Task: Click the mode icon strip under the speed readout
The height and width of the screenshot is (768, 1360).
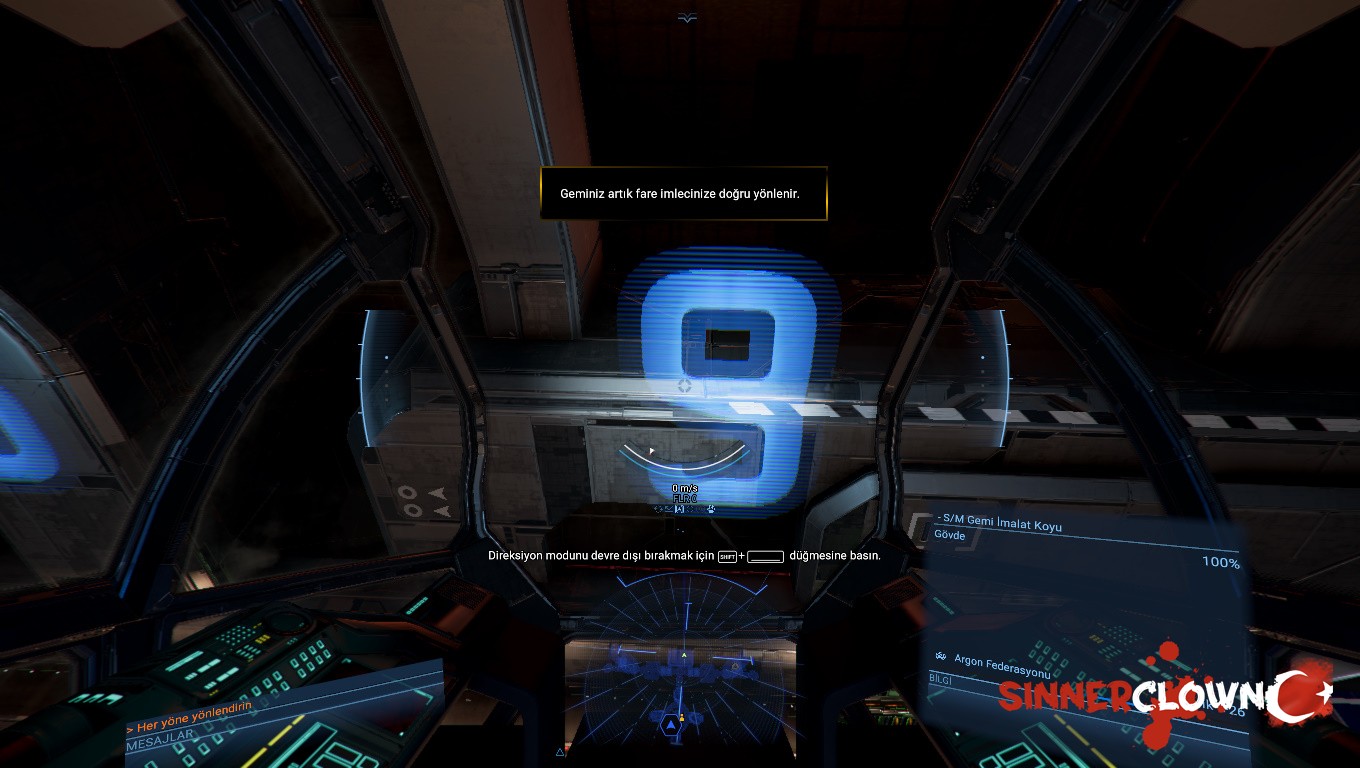Action: tap(685, 509)
